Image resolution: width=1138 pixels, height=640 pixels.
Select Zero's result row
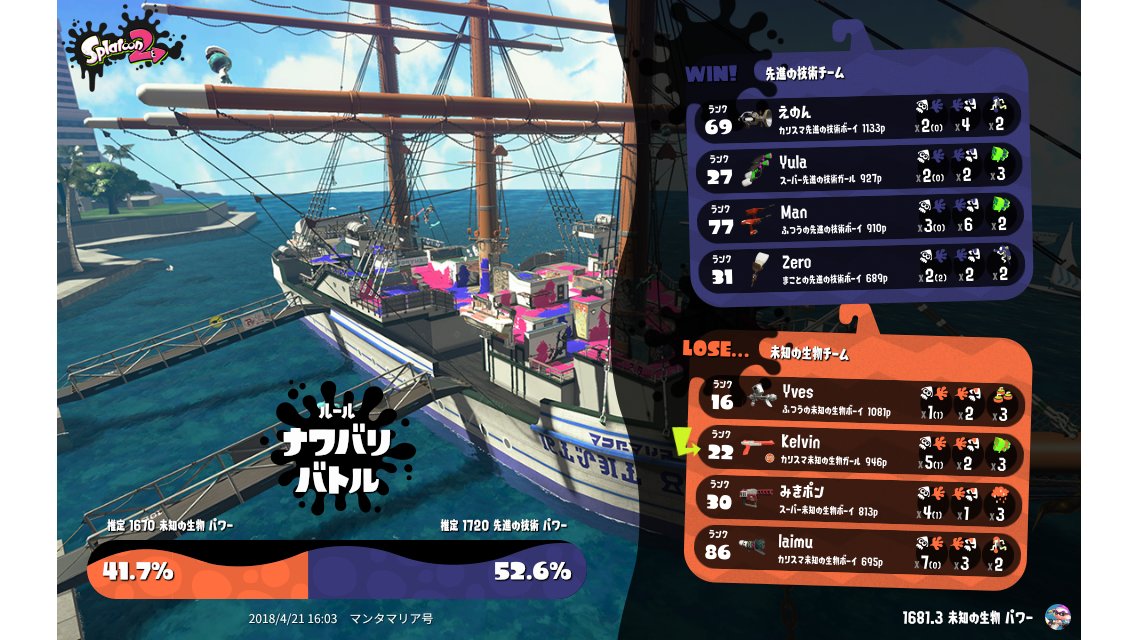pos(860,269)
